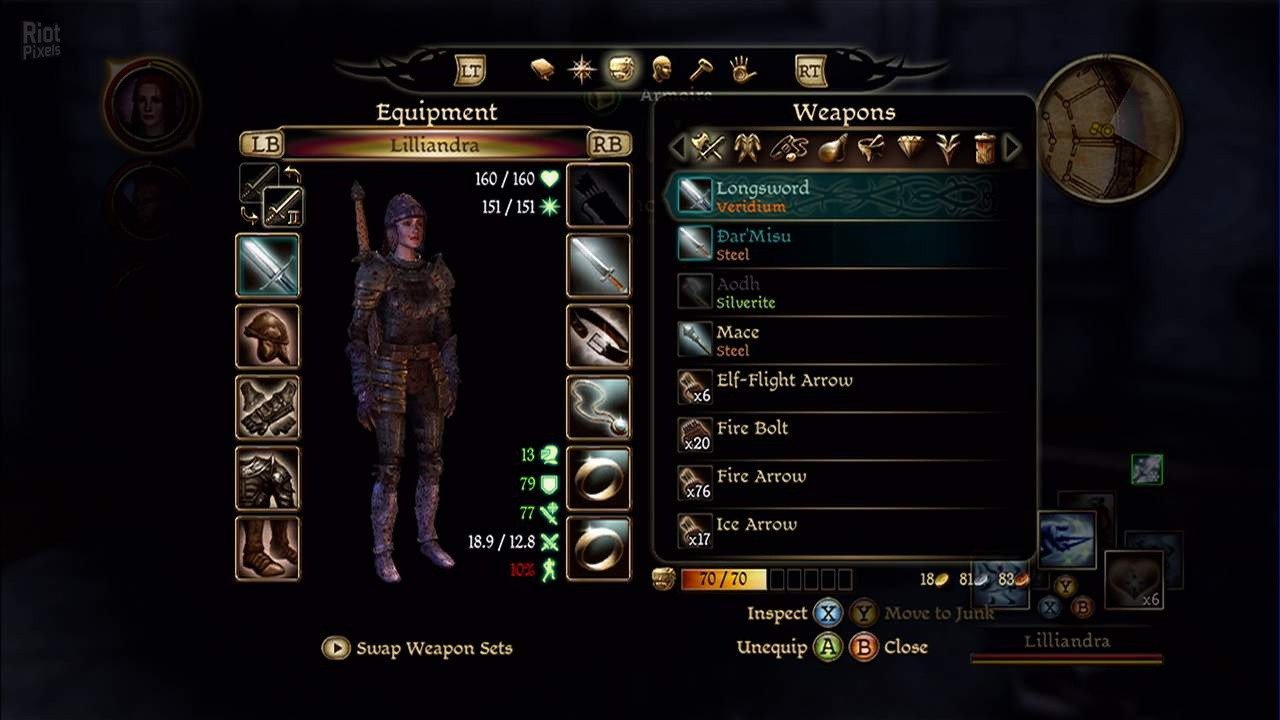
Task: Open the character head profile tab
Action: tap(660, 69)
